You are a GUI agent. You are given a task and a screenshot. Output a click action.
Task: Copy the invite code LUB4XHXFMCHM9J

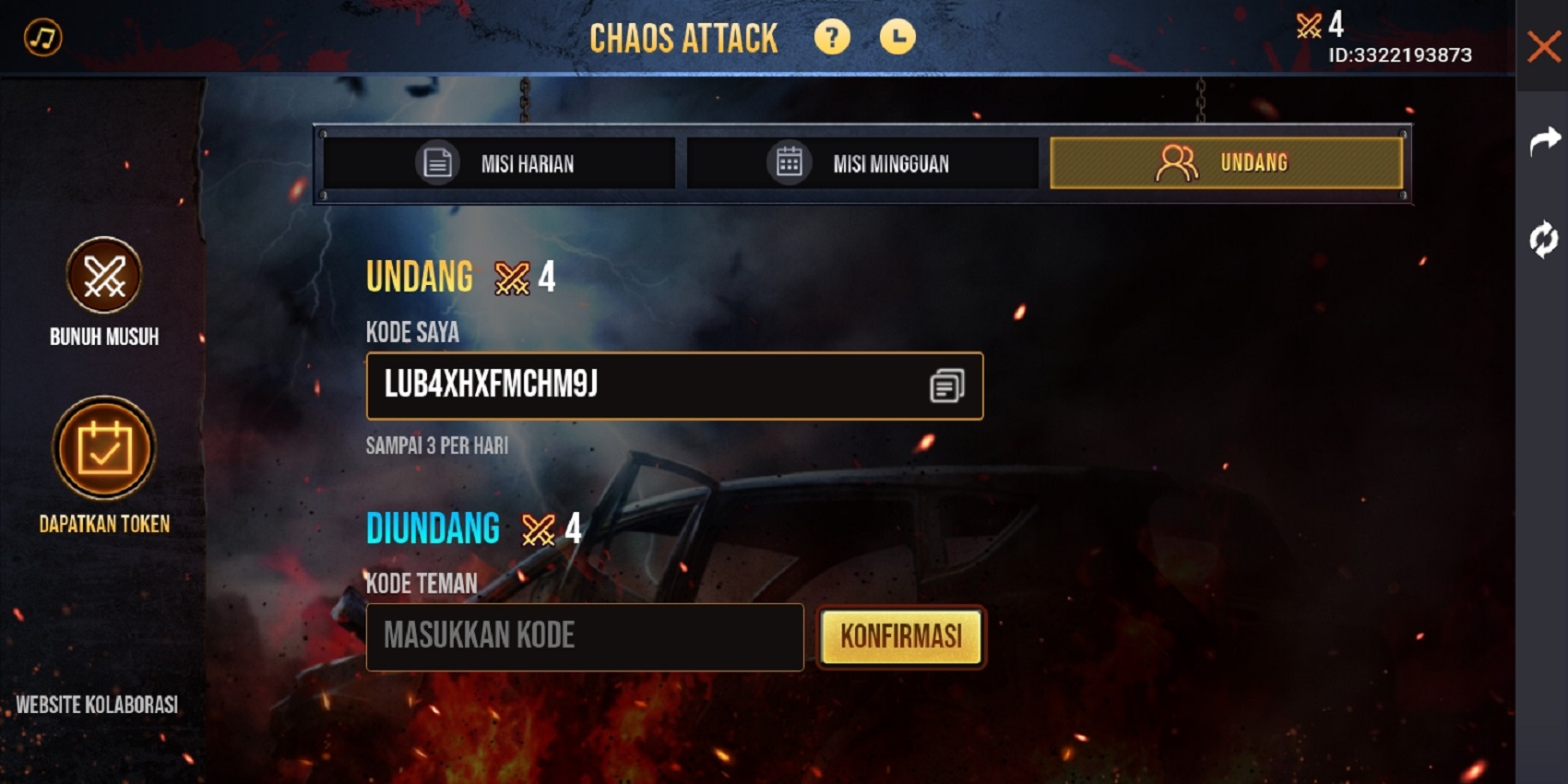[x=946, y=386]
